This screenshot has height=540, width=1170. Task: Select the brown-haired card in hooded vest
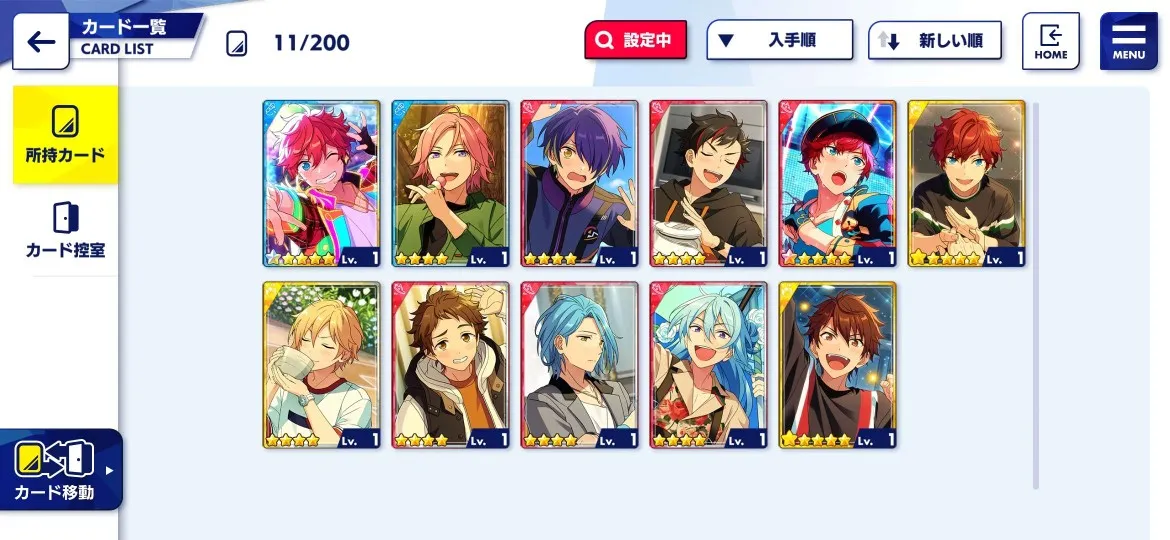[x=450, y=365]
